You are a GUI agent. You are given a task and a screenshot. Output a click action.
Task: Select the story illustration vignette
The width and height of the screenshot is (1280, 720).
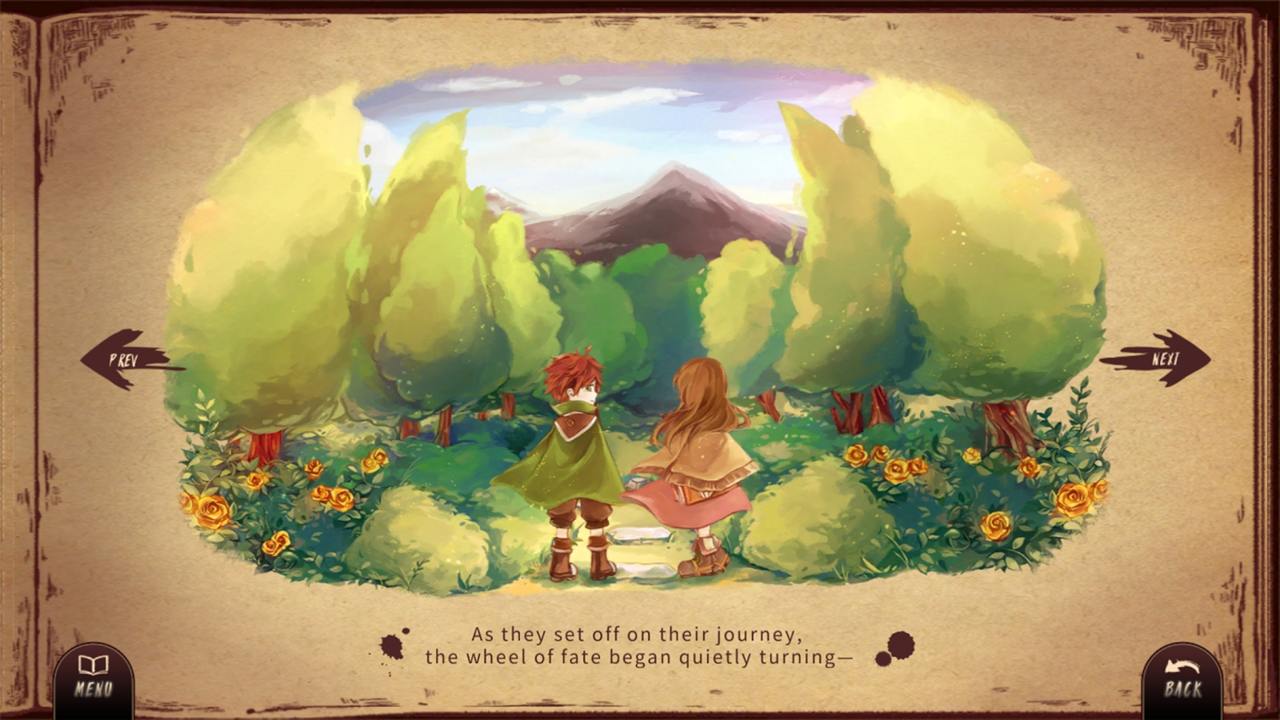[x=640, y=330]
